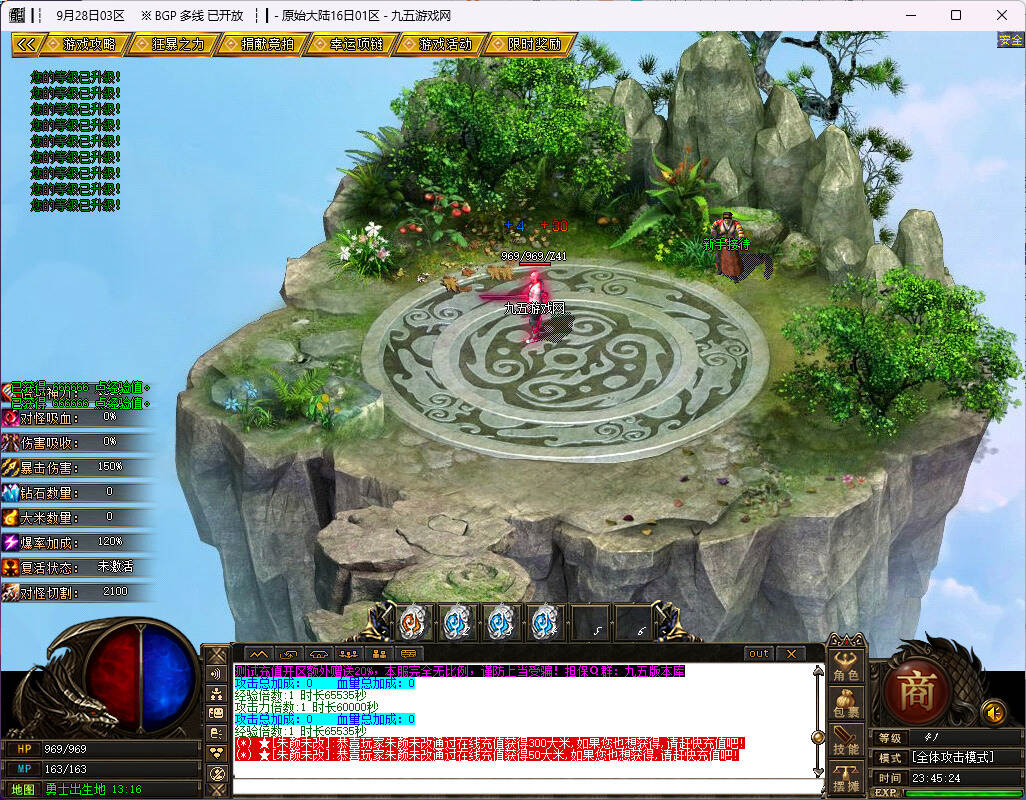Open the 技能 skills panel
1026x800 pixels.
(x=846, y=742)
